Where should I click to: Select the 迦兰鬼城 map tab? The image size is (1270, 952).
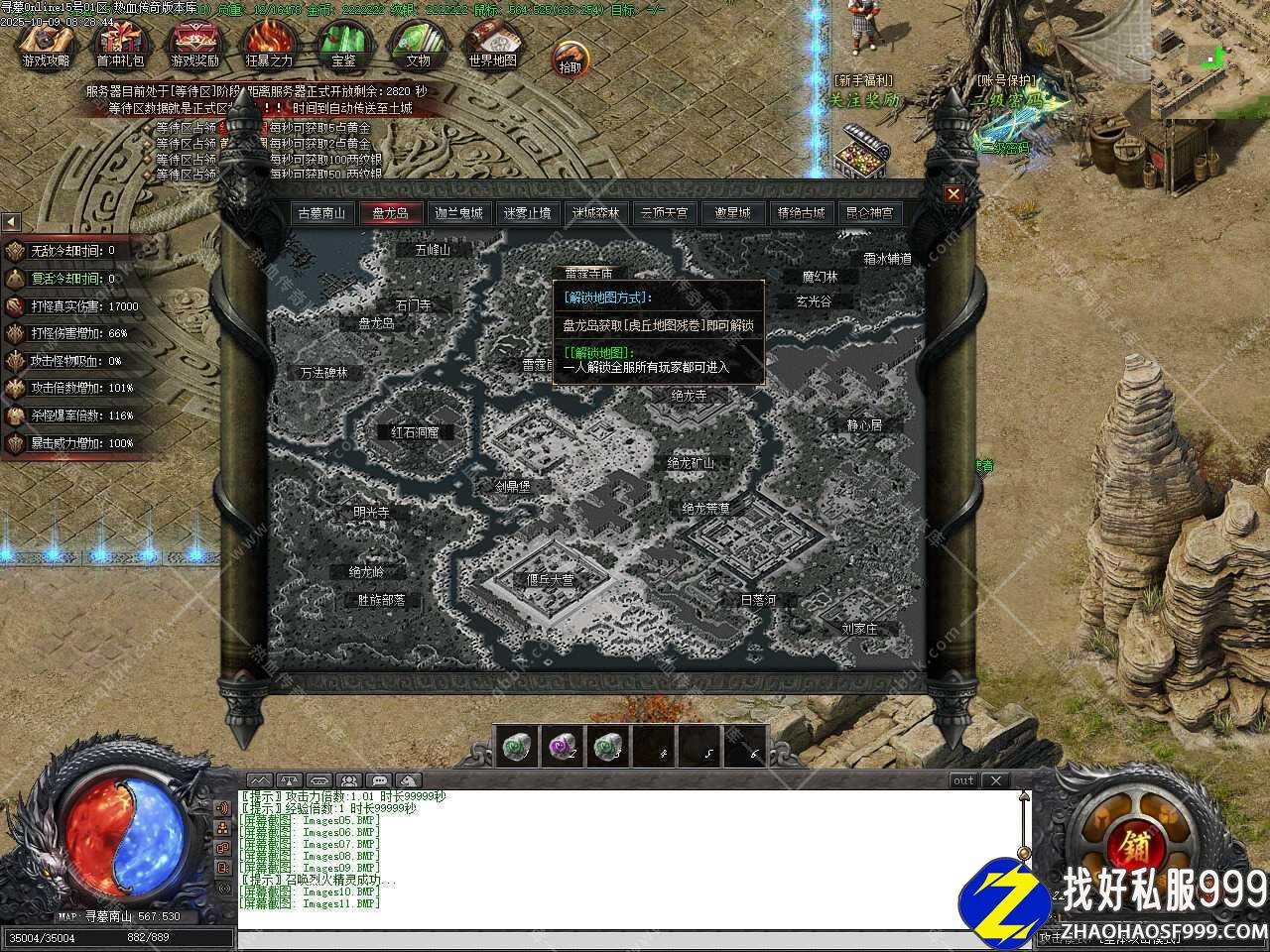[458, 213]
